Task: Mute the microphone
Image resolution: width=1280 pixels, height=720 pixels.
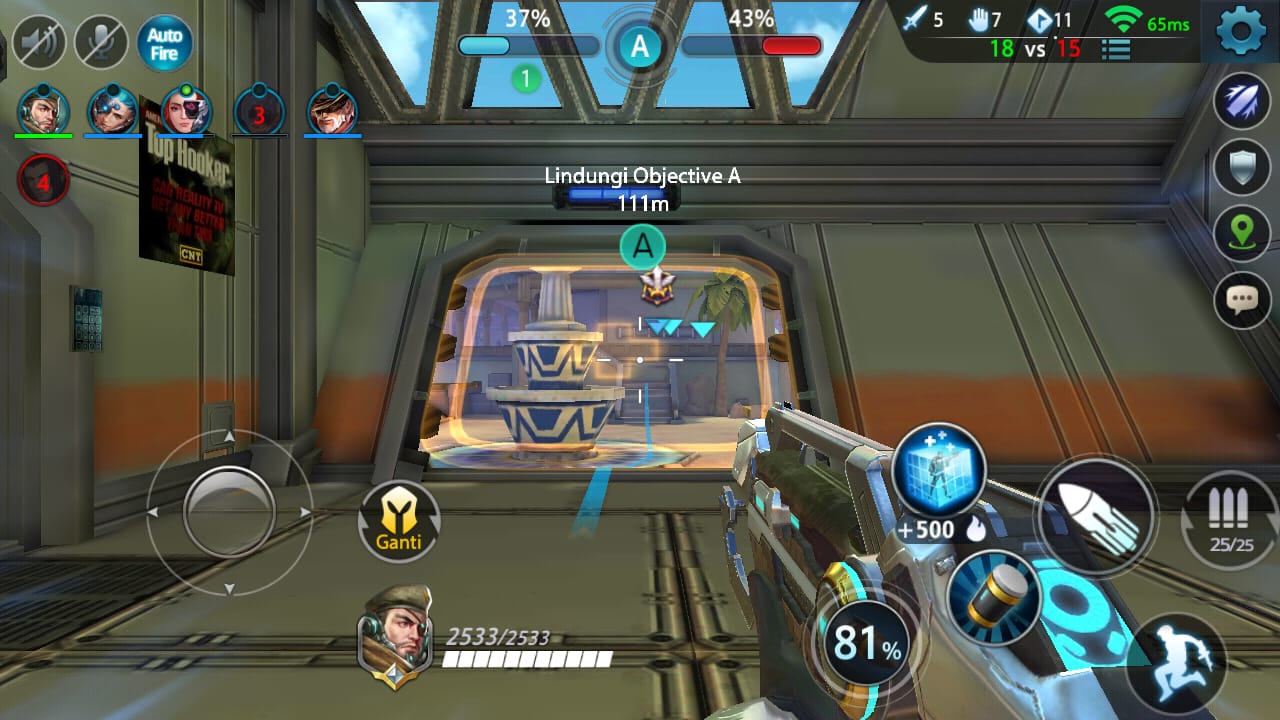Action: click(100, 40)
